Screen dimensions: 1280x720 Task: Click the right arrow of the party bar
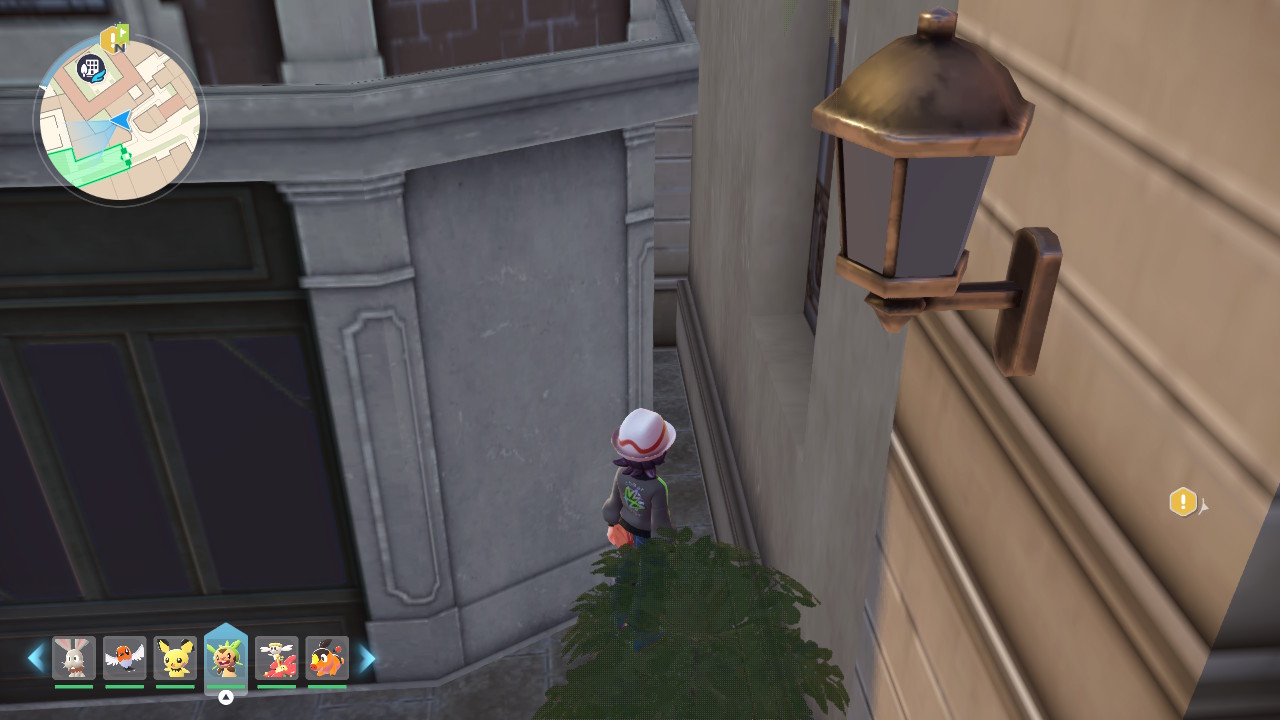pyautogui.click(x=367, y=658)
